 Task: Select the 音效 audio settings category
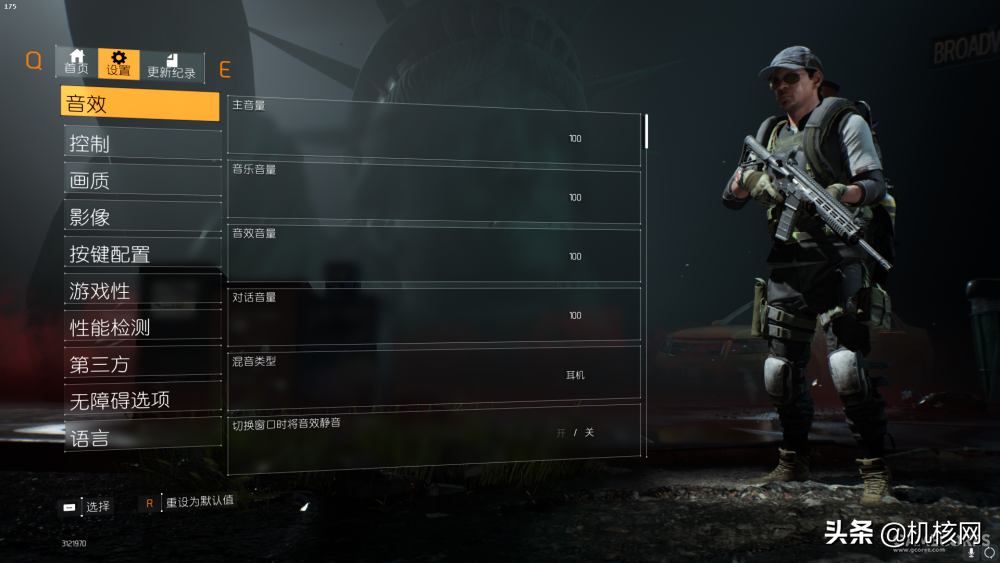tap(140, 104)
